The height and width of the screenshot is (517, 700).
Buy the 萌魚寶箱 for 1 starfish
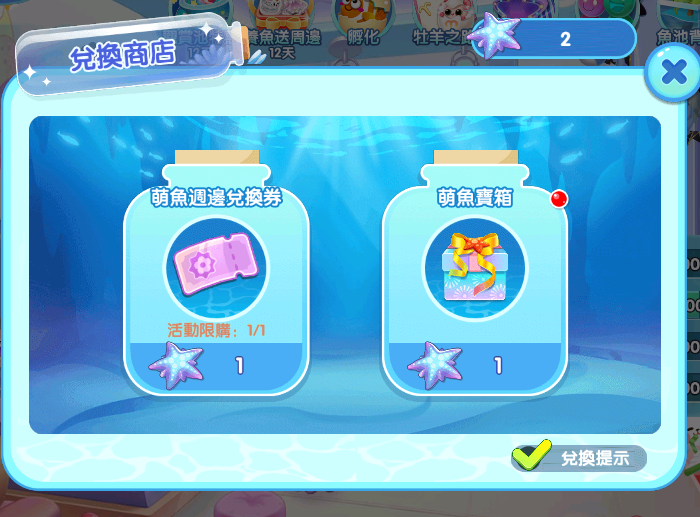tap(474, 365)
